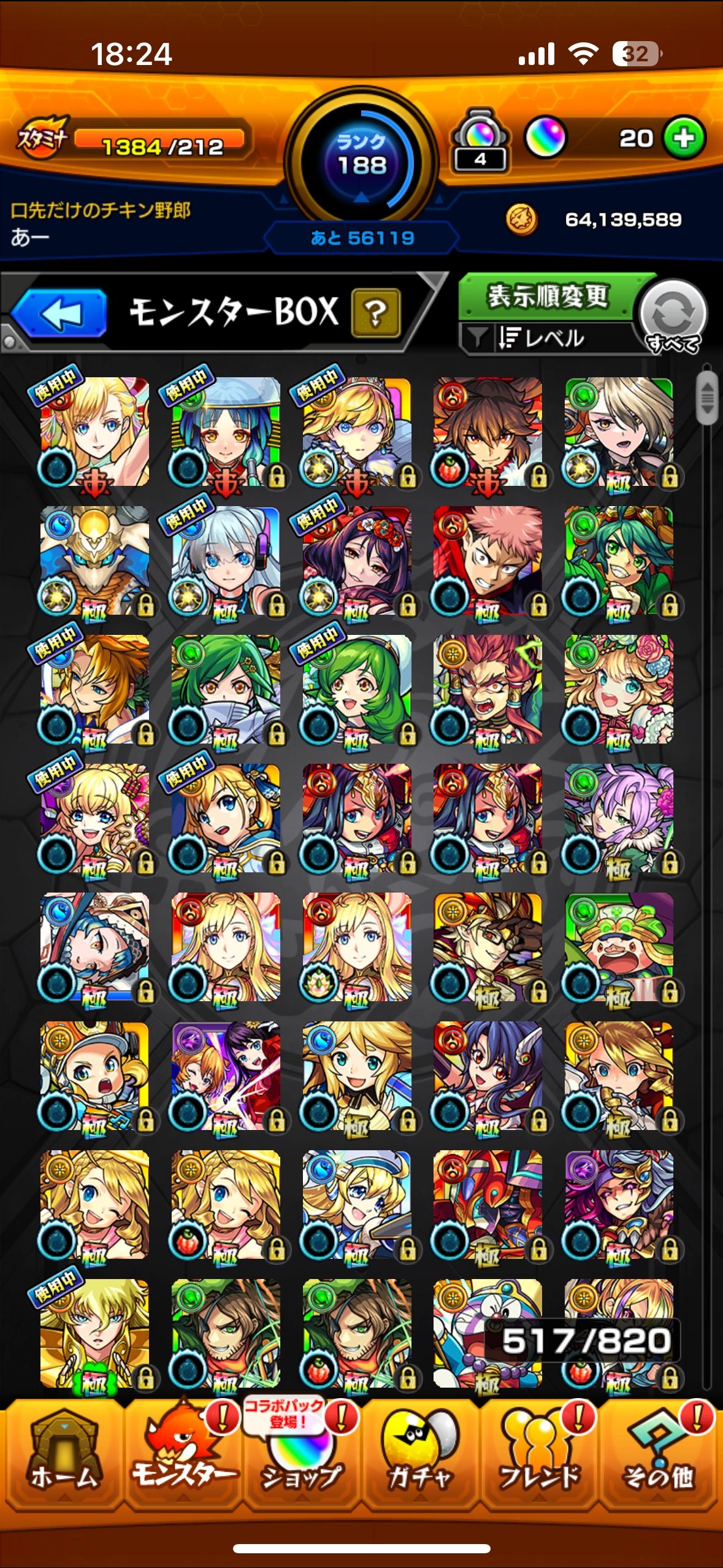
Task: Select the blue armored eagle monster
Action: (95, 561)
